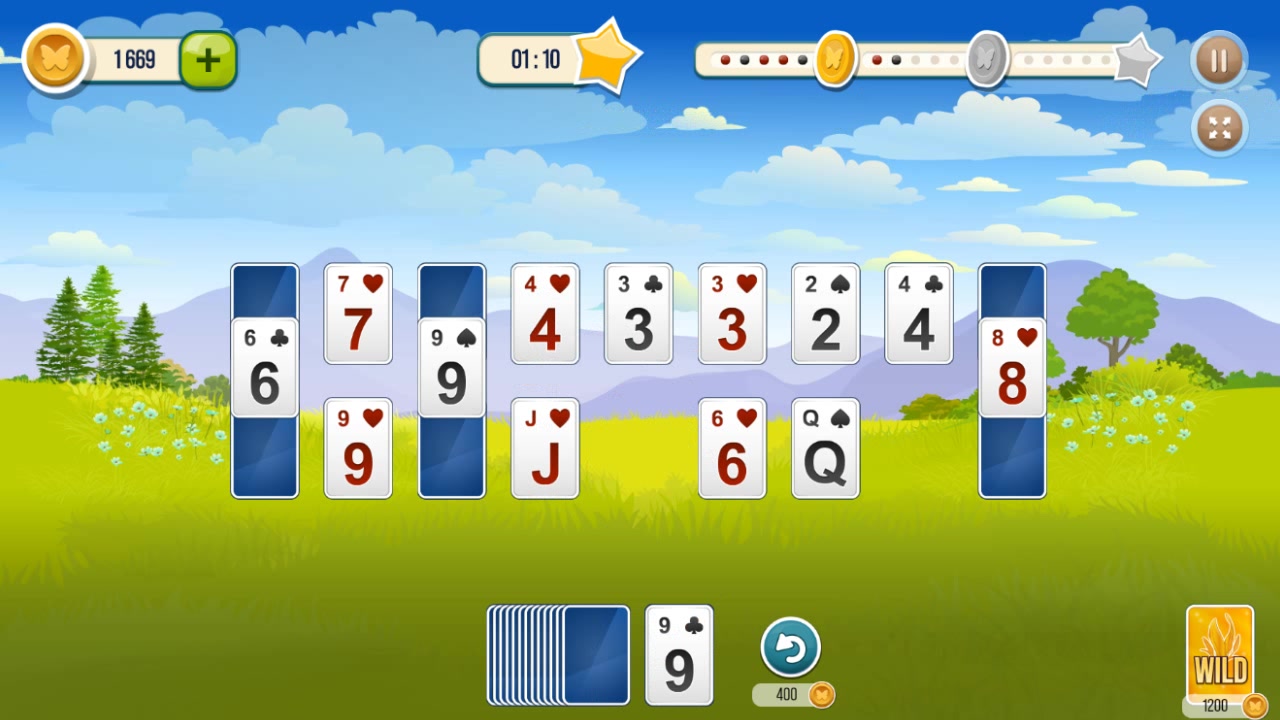Select the Queen of spades

[x=825, y=447]
